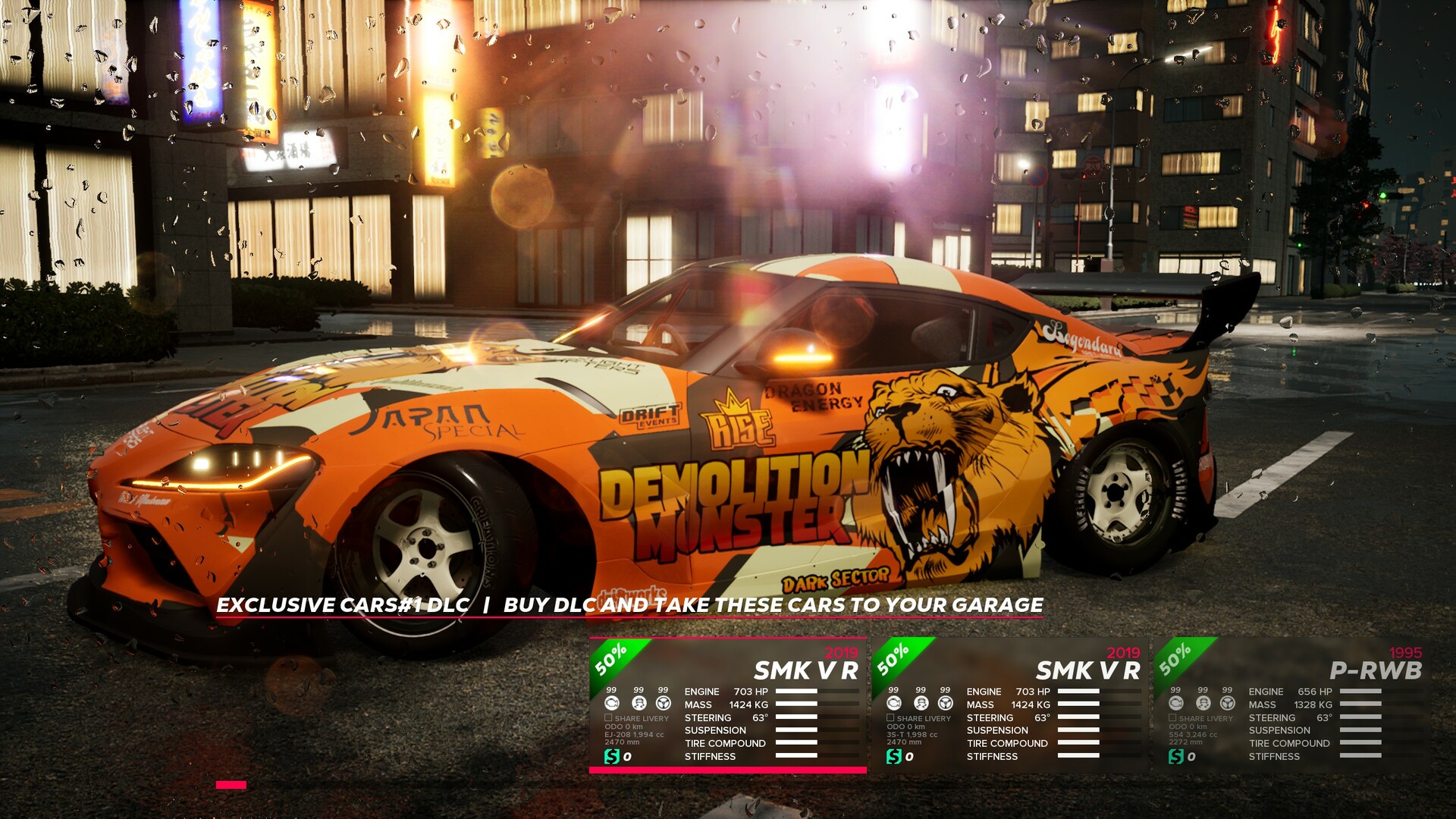Click the driver helmet icon on the first SMK V R card

[x=638, y=703]
